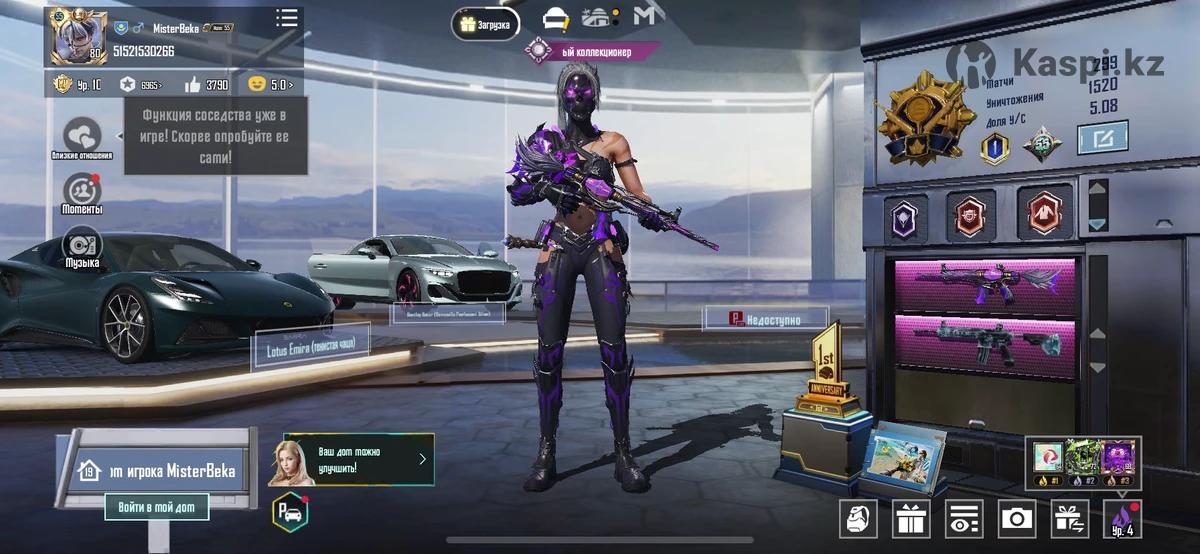This screenshot has width=1200, height=554.
Task: Select the purple weapon skin in the showcase
Action: click(x=984, y=283)
